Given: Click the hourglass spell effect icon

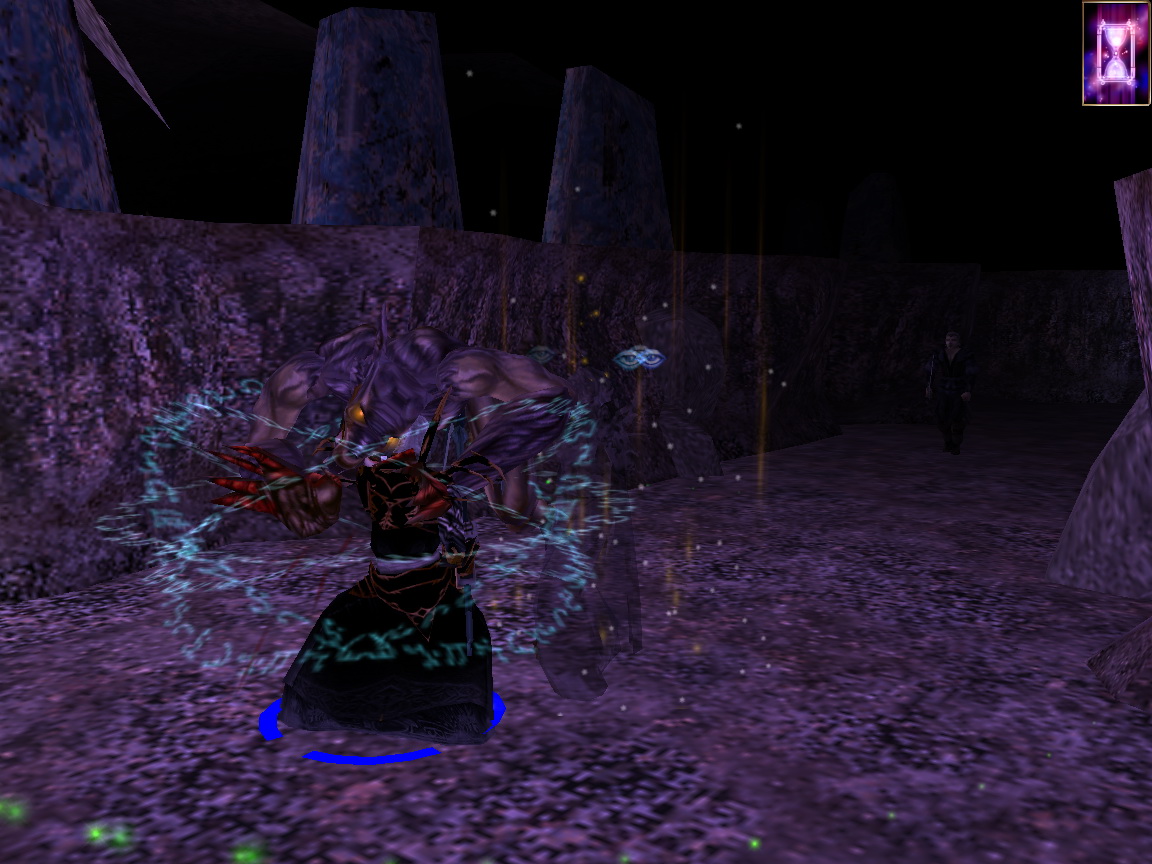Looking at the screenshot, I should [1115, 53].
